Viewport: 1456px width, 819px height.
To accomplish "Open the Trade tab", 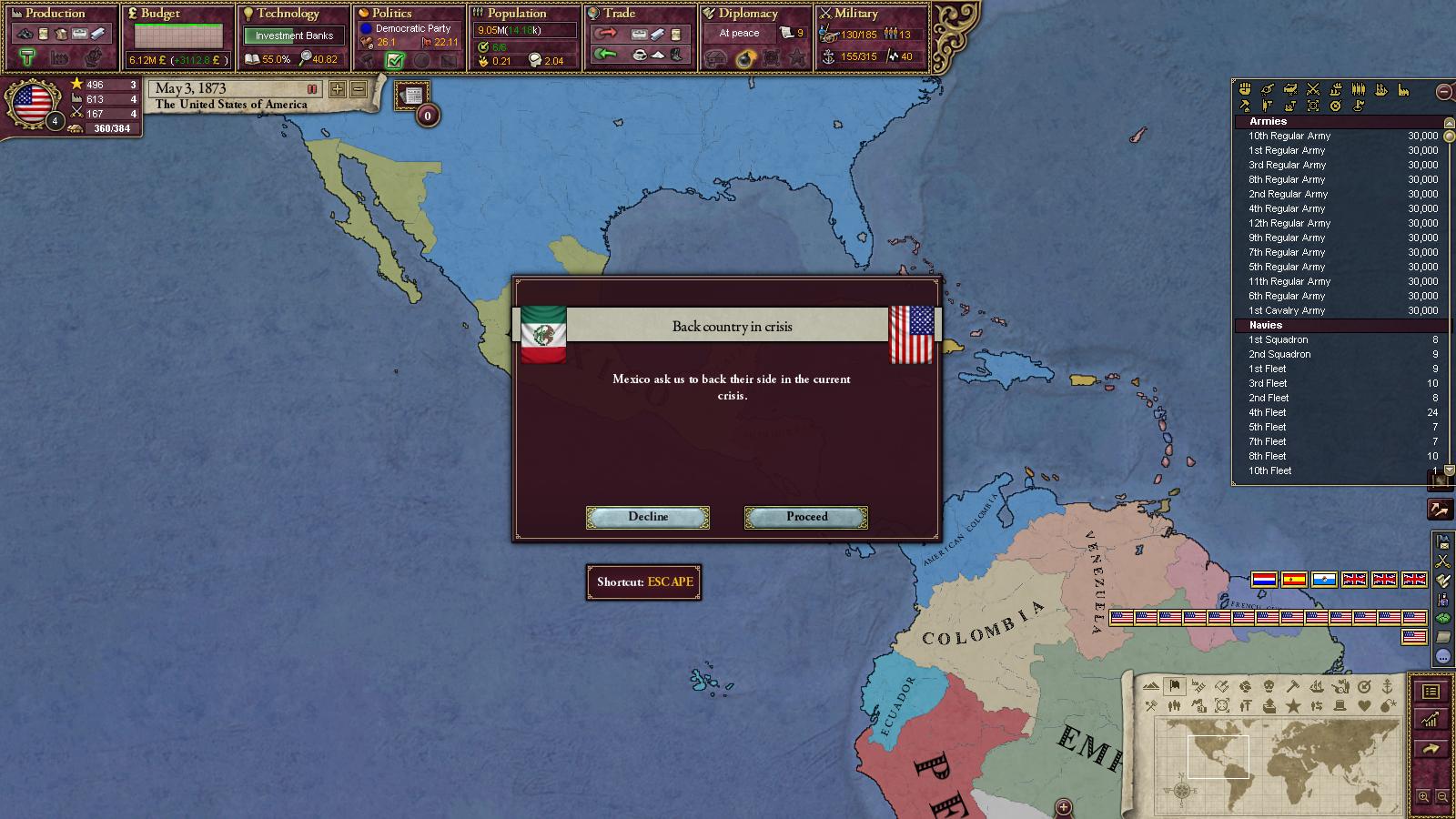I will [620, 14].
